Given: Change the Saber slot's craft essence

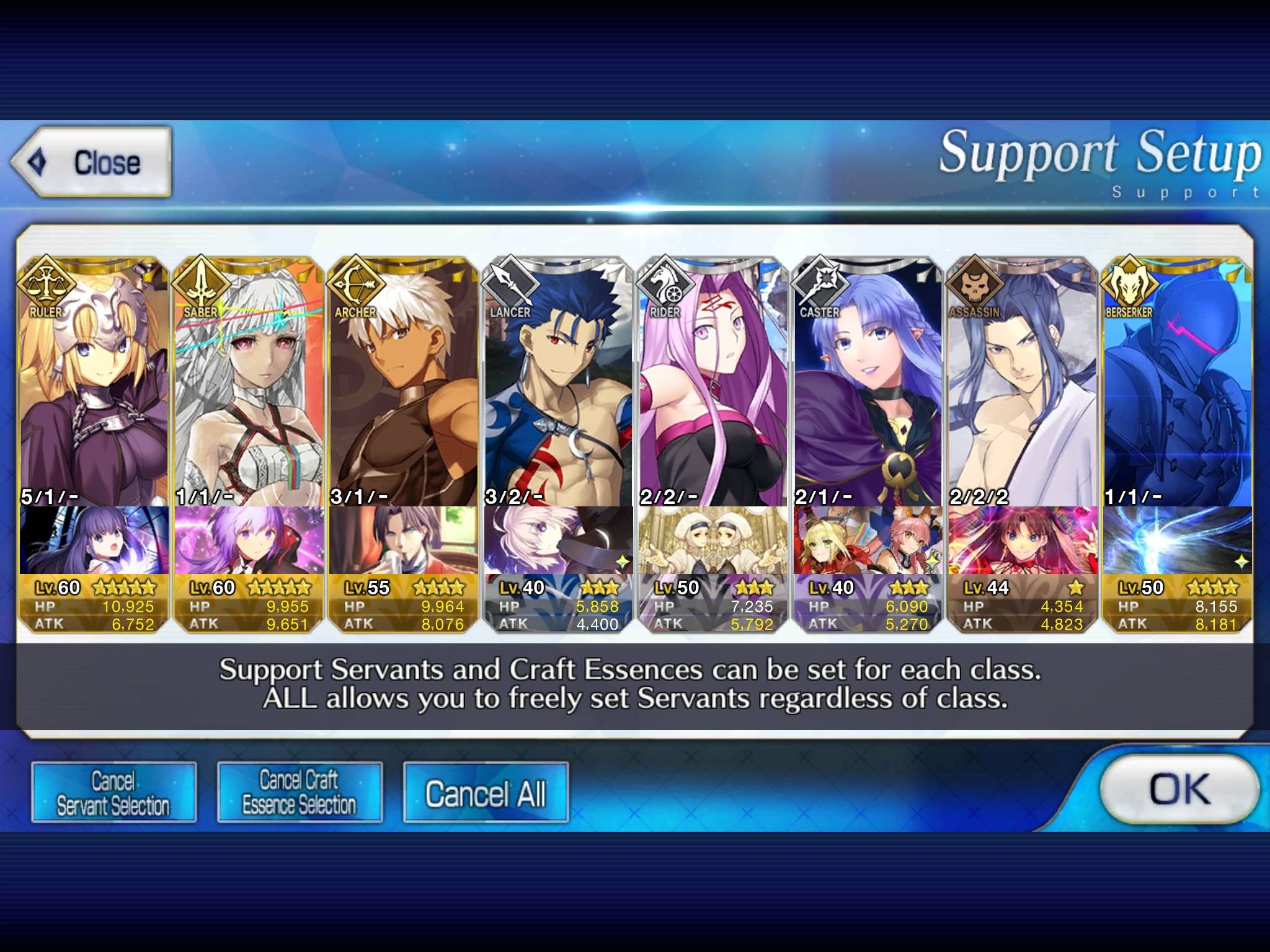Looking at the screenshot, I should [x=249, y=540].
